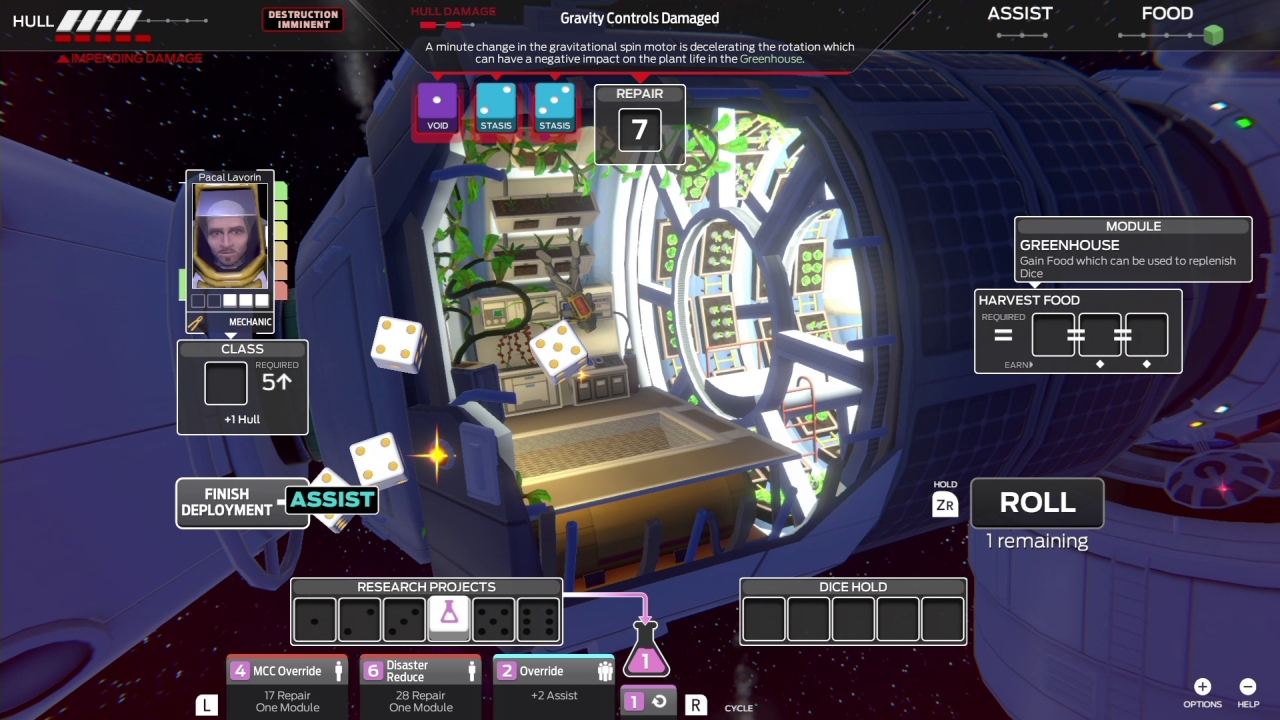1280x720 pixels.
Task: Click the HULL health bar segments
Action: [x=100, y=20]
